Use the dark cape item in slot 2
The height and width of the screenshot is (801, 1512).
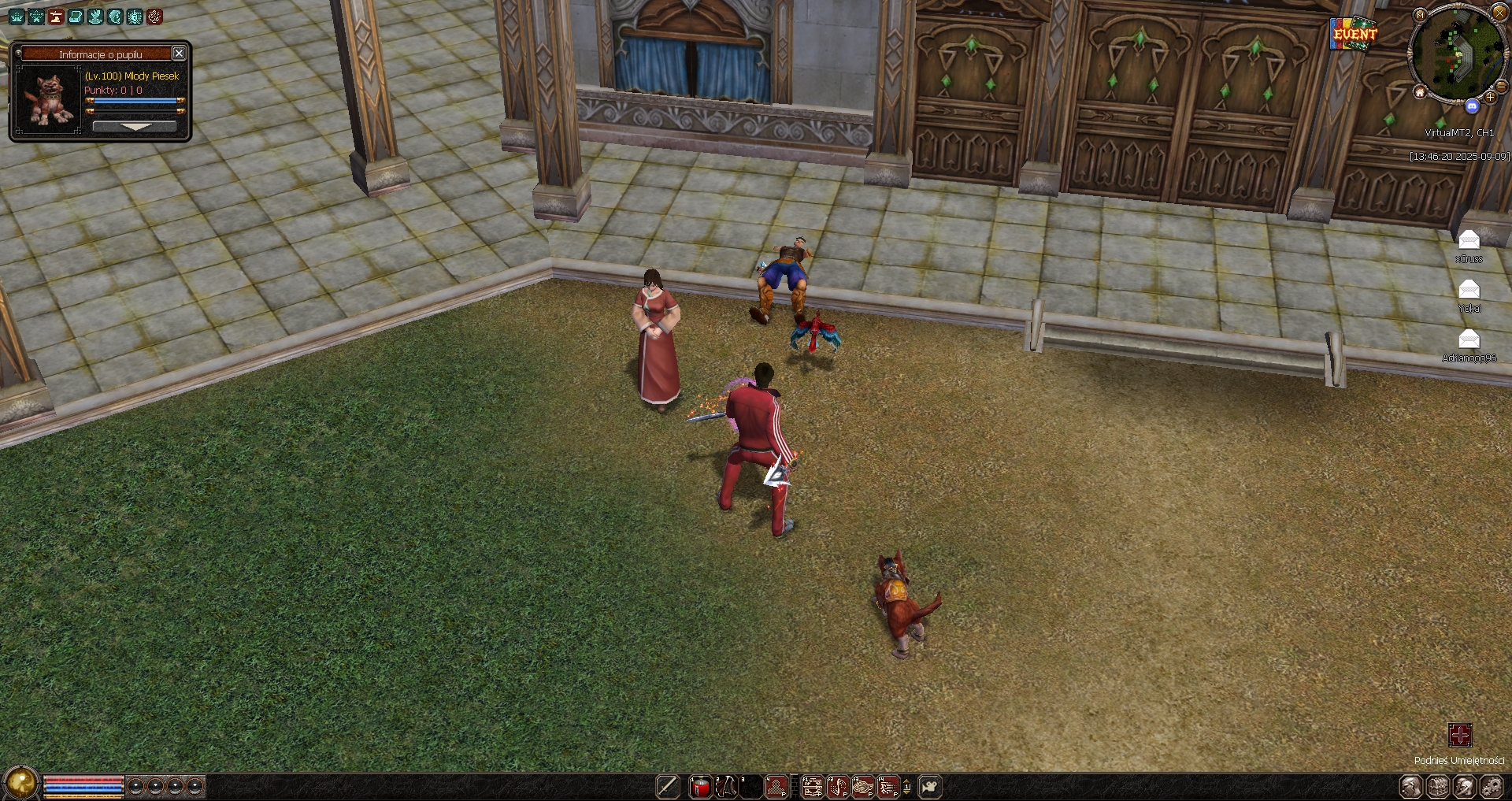coord(725,787)
